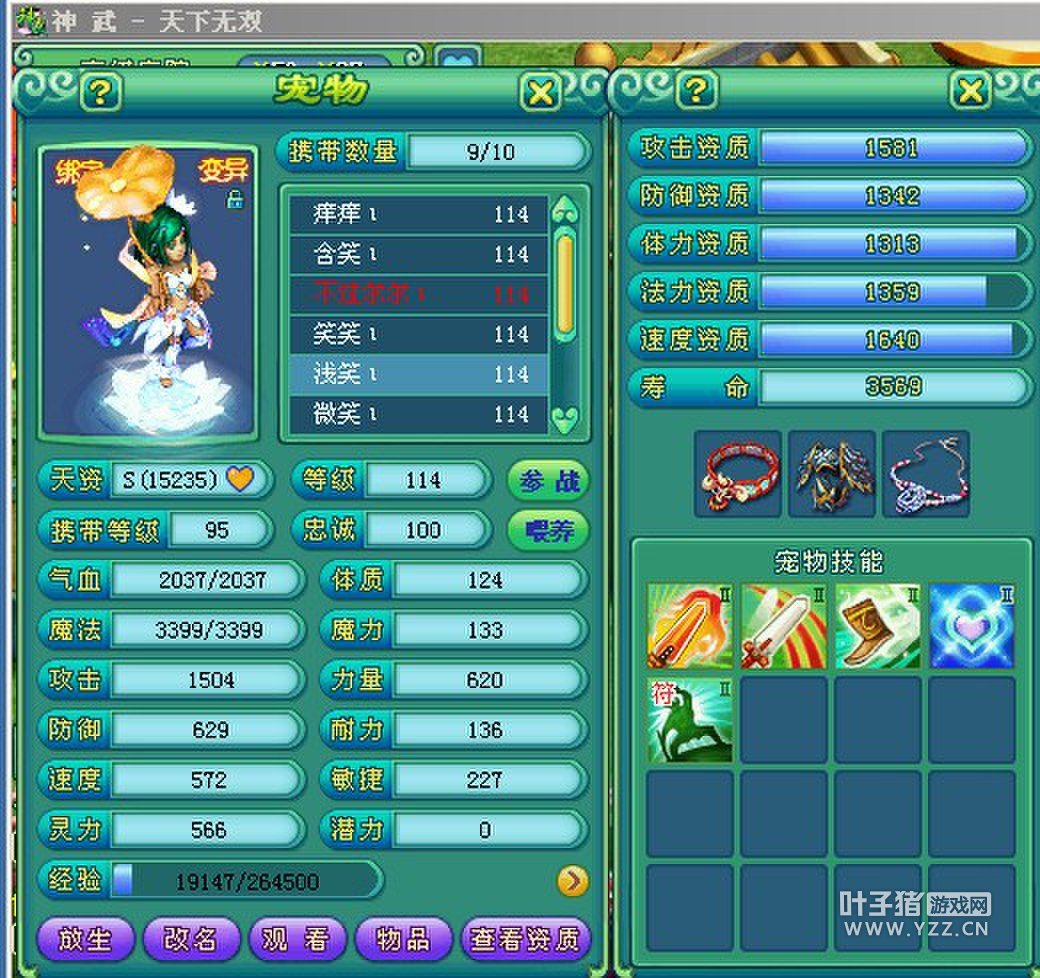Open the pet 物品 items
1040x978 pixels.
pyautogui.click(x=402, y=938)
